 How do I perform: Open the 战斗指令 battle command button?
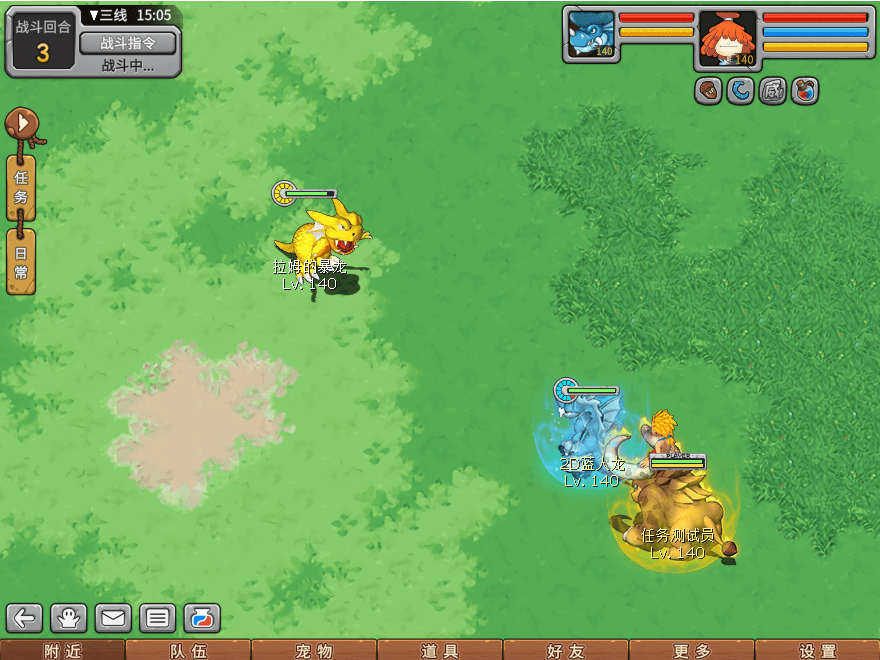127,43
